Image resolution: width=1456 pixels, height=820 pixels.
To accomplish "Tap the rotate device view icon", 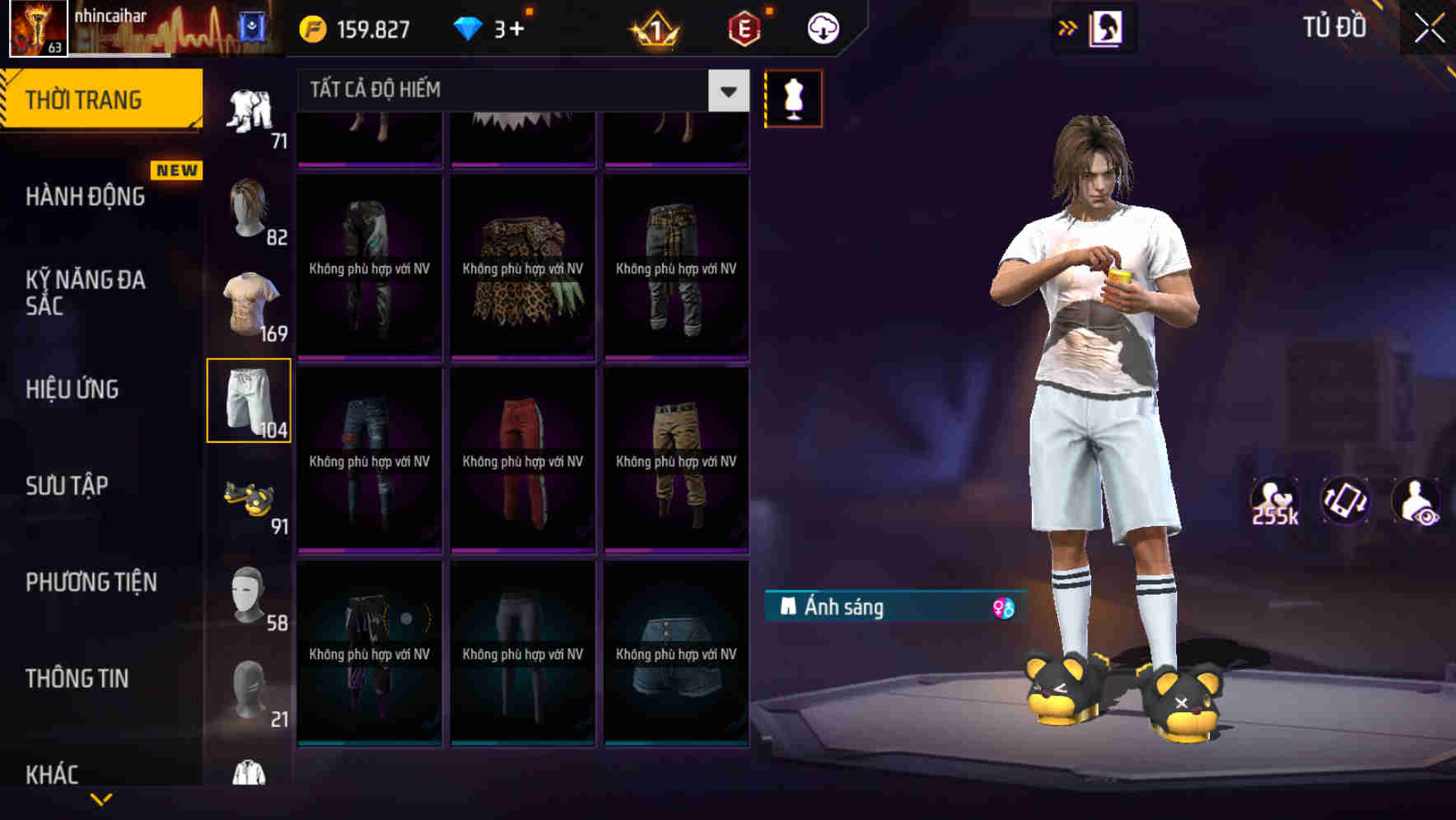I will 1346,502.
